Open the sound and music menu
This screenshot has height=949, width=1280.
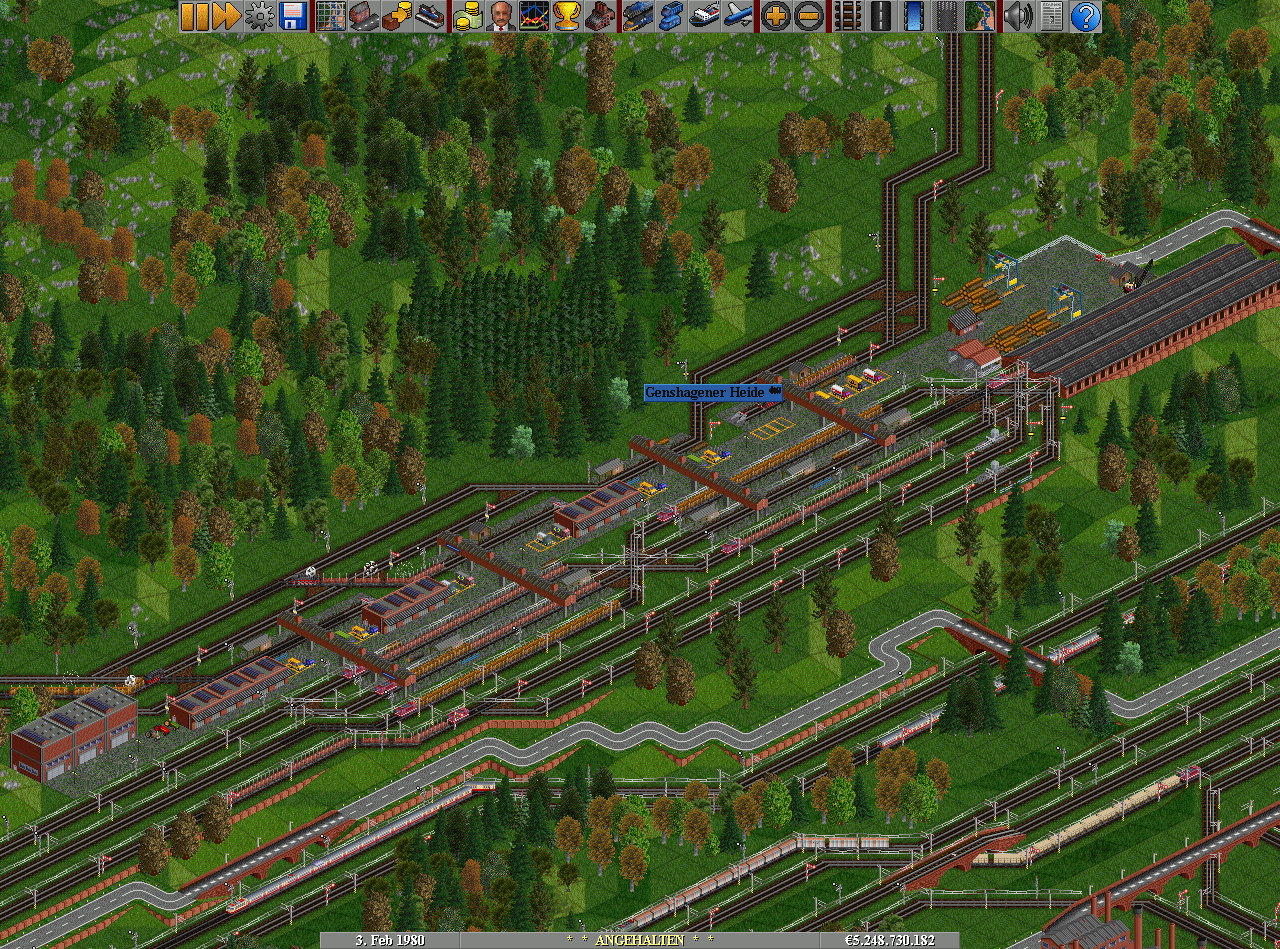tap(1018, 16)
